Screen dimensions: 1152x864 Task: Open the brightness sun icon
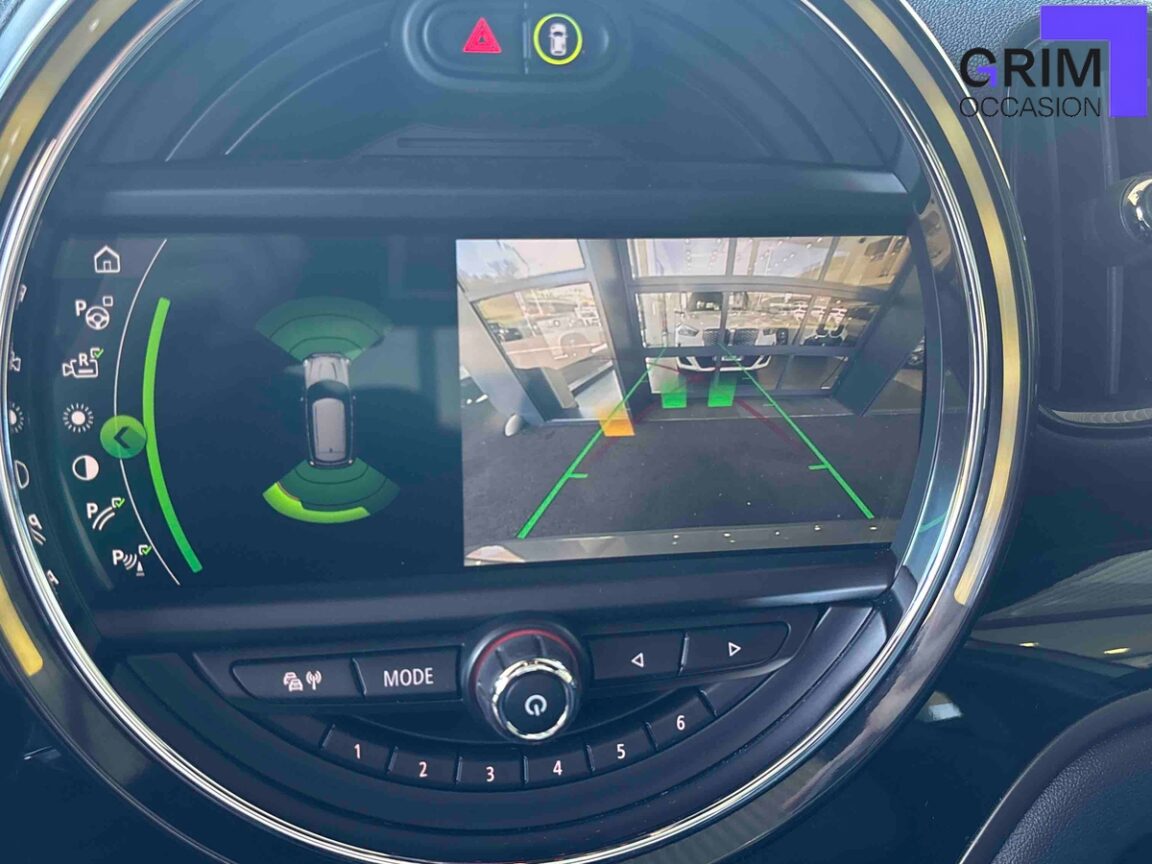click(x=77, y=416)
